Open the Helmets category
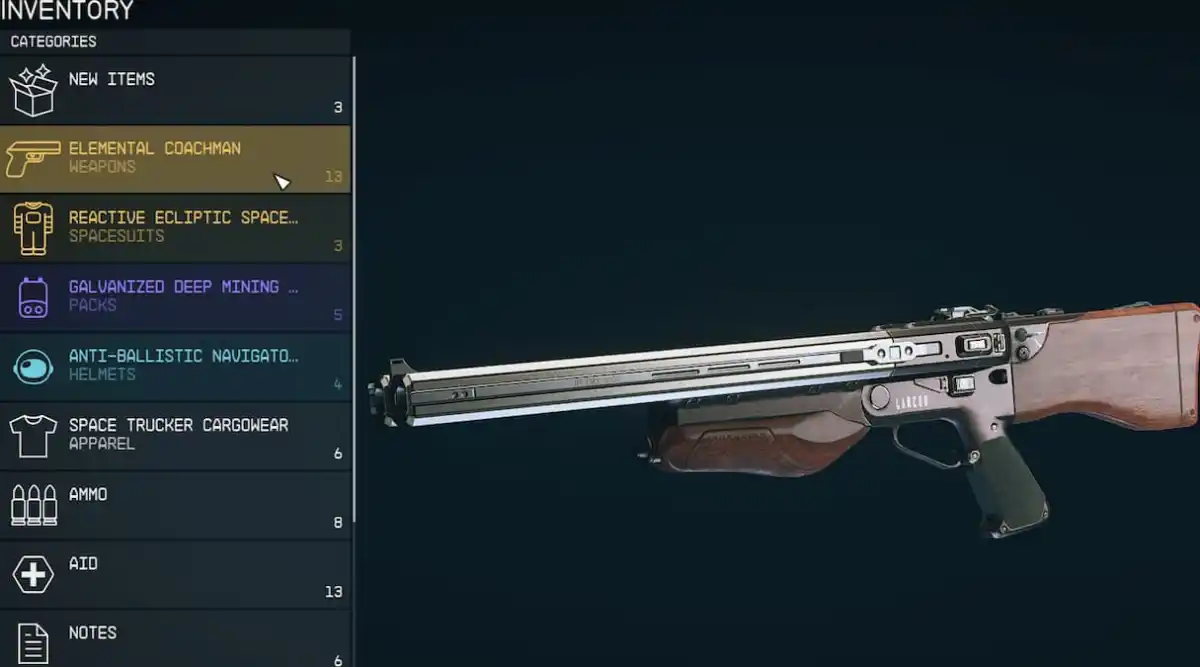The image size is (1200, 667). (175, 365)
